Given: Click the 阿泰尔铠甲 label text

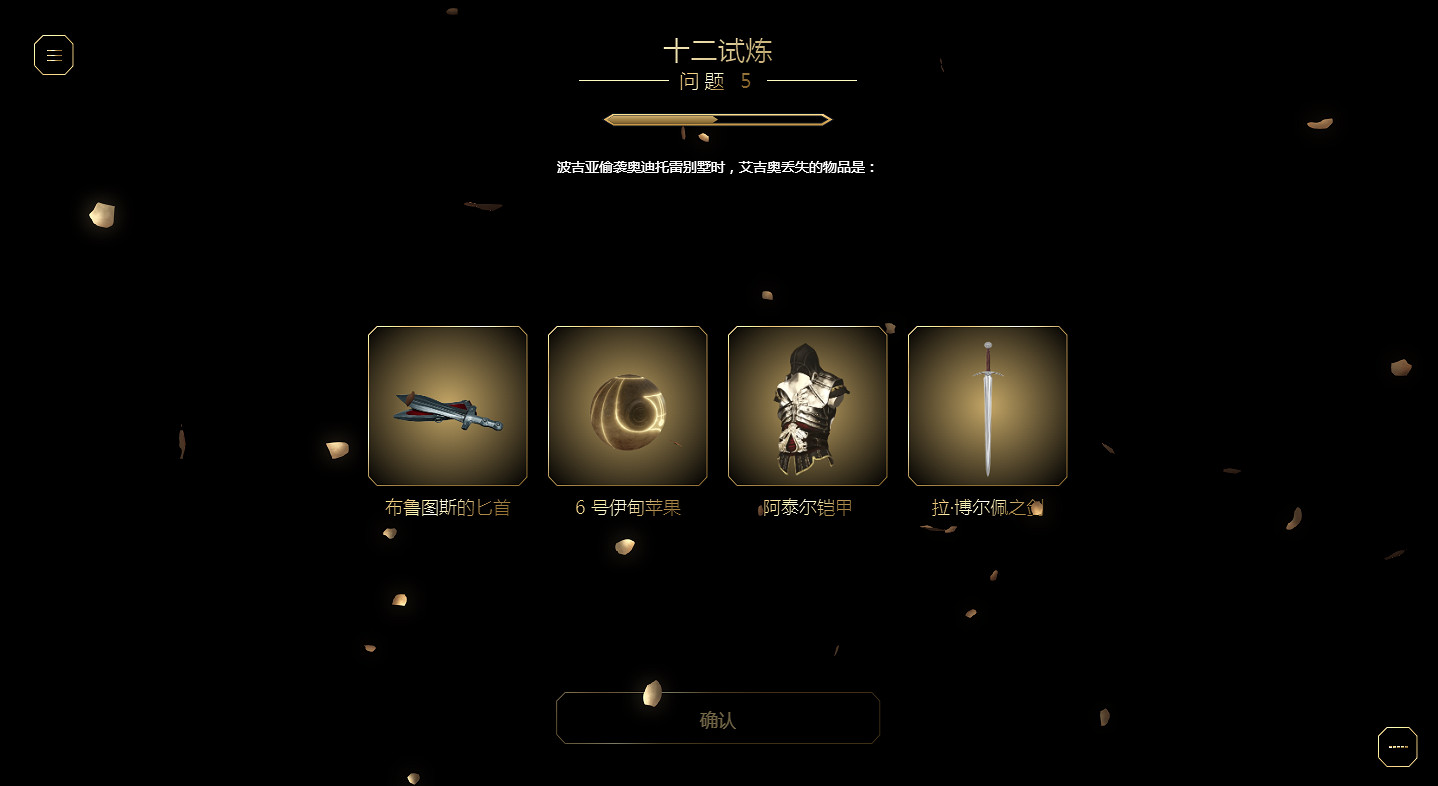Looking at the screenshot, I should [x=807, y=507].
